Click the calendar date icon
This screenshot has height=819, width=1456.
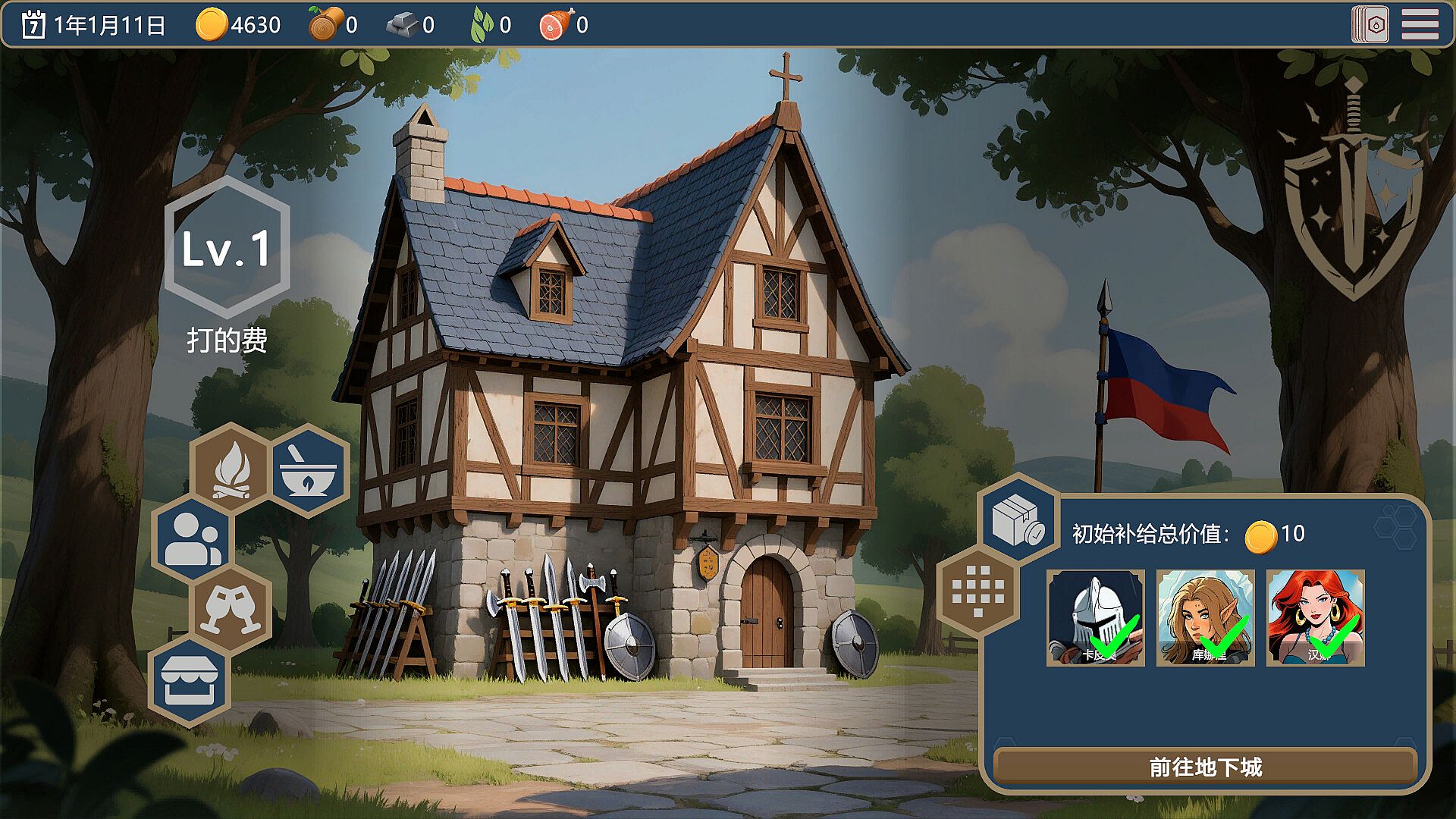click(x=33, y=25)
